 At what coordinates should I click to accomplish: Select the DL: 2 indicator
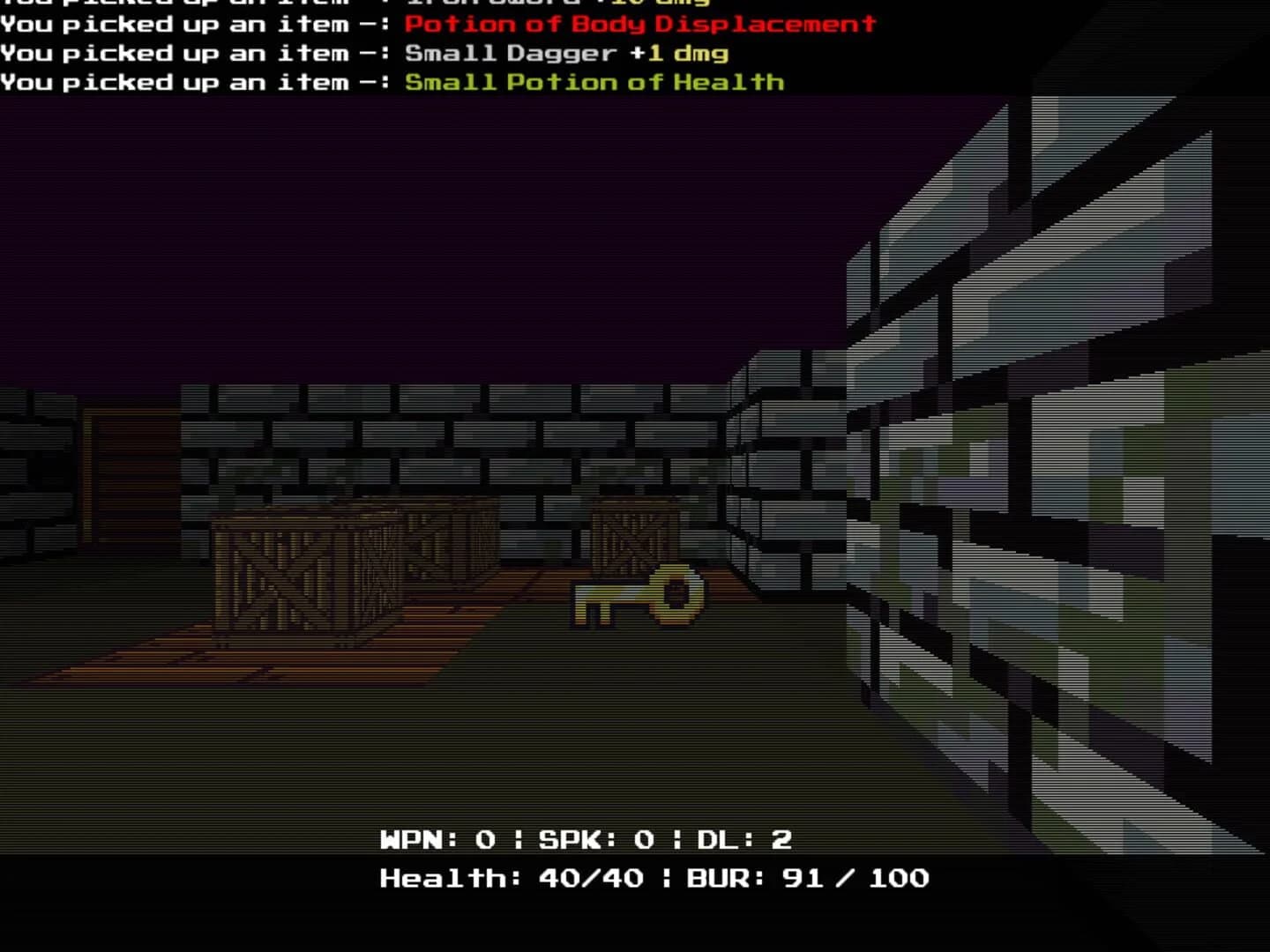click(741, 839)
